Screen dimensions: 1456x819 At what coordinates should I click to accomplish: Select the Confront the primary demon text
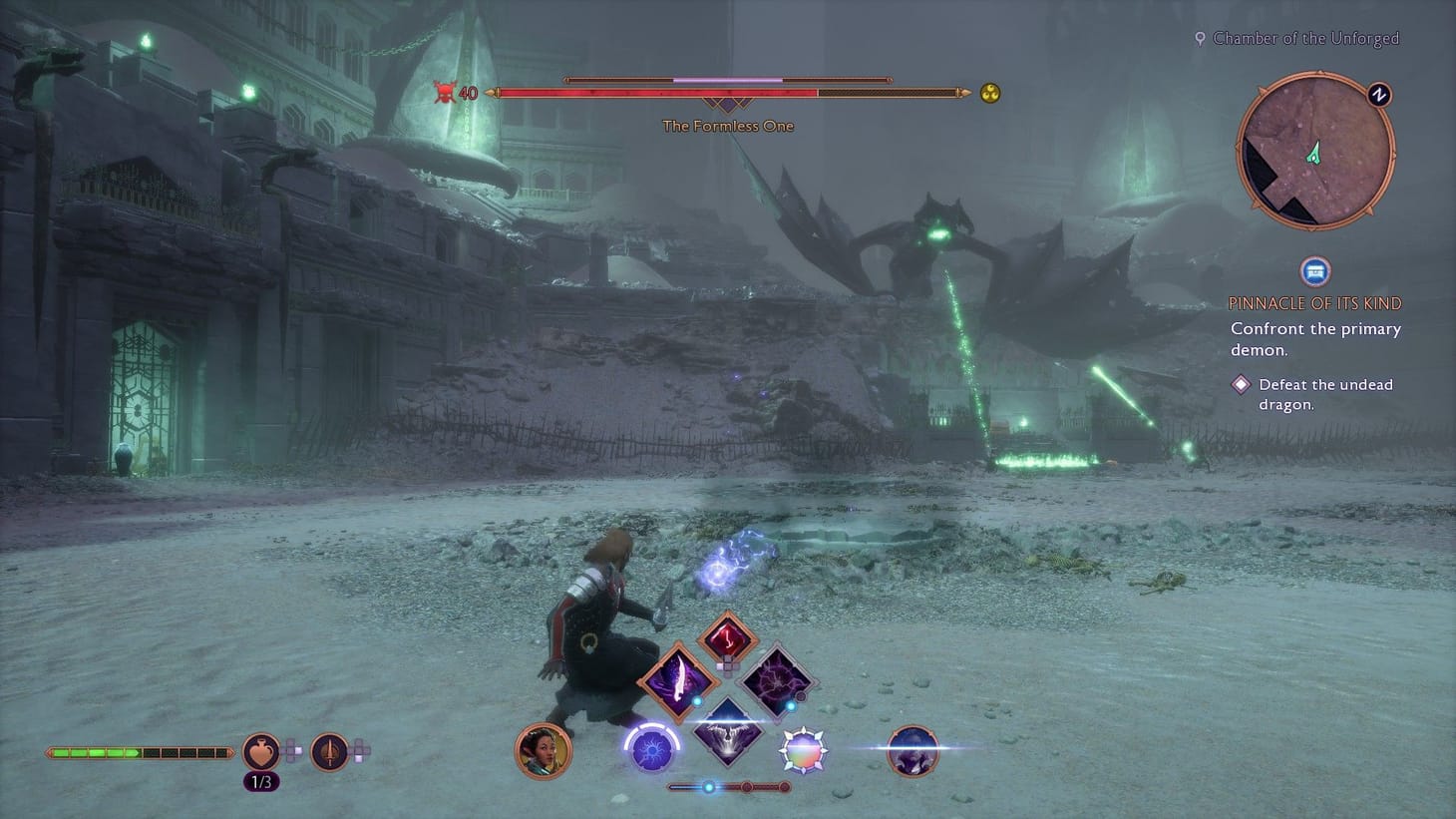(1314, 339)
